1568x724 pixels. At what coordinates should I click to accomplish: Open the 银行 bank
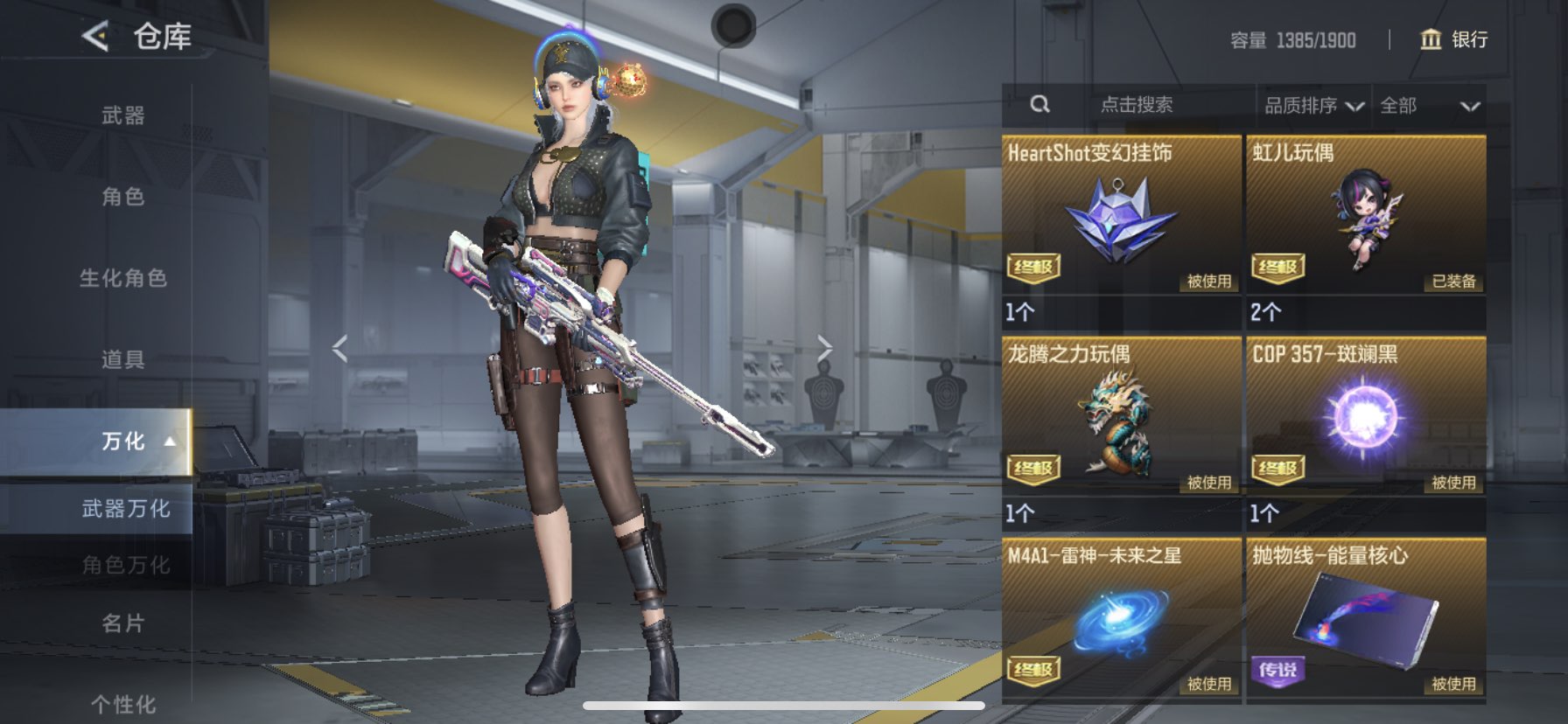(1453, 39)
